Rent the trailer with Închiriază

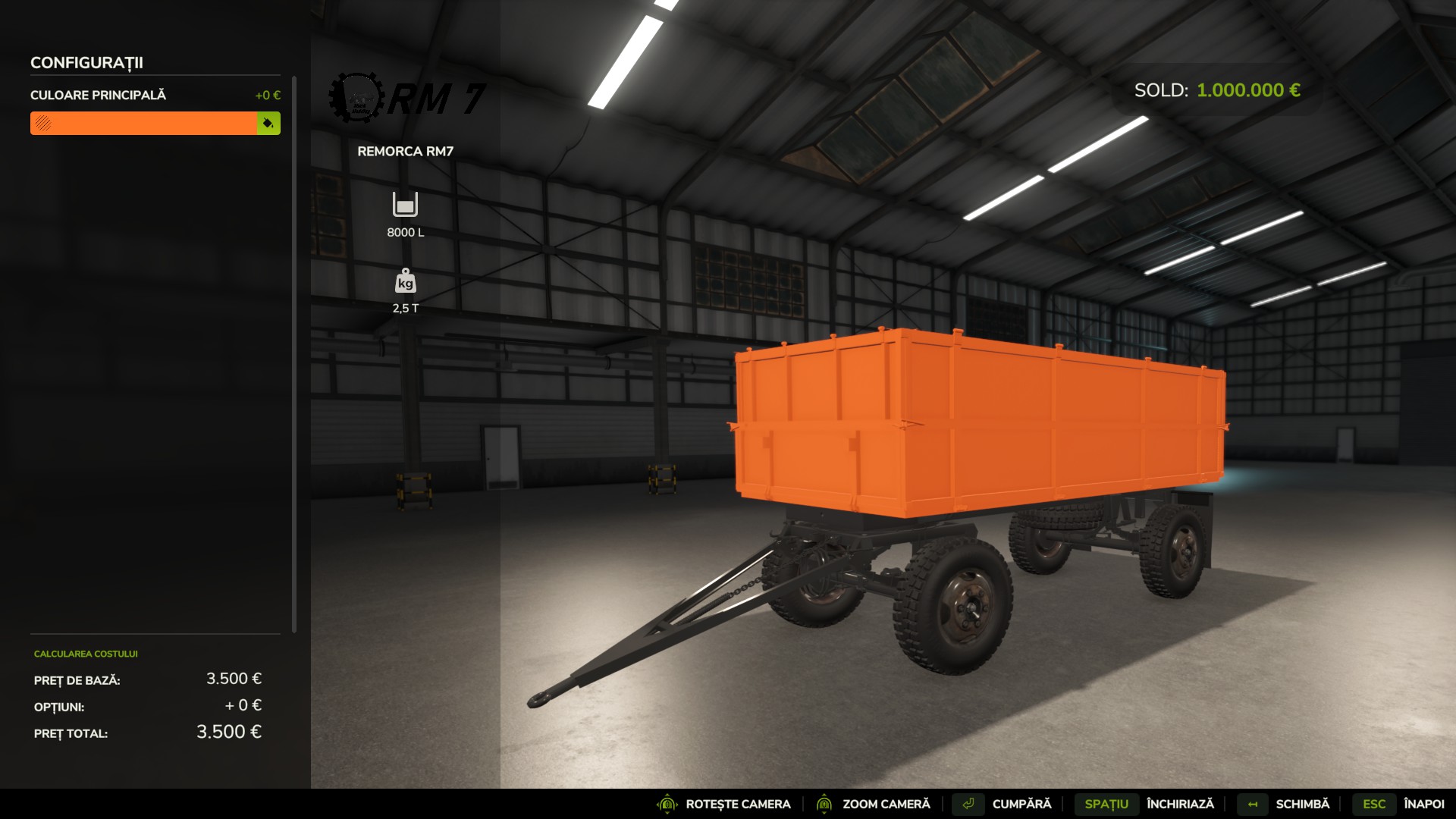click(1179, 804)
